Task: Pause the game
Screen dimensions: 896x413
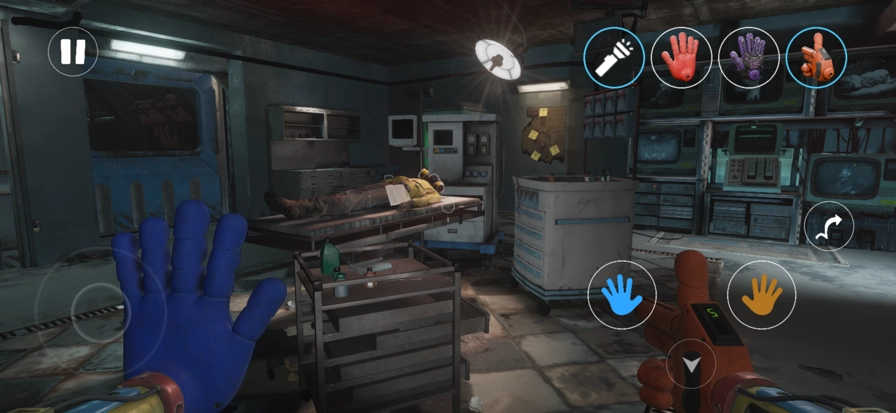Action: coord(73,51)
